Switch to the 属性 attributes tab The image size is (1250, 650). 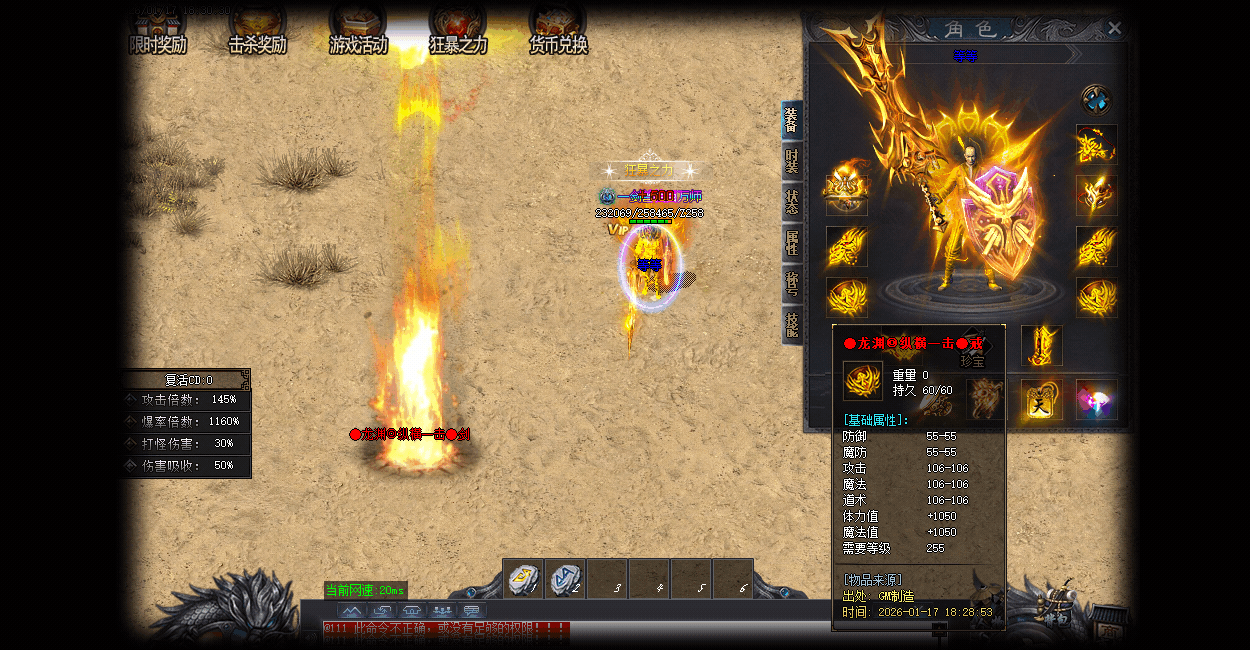[792, 243]
